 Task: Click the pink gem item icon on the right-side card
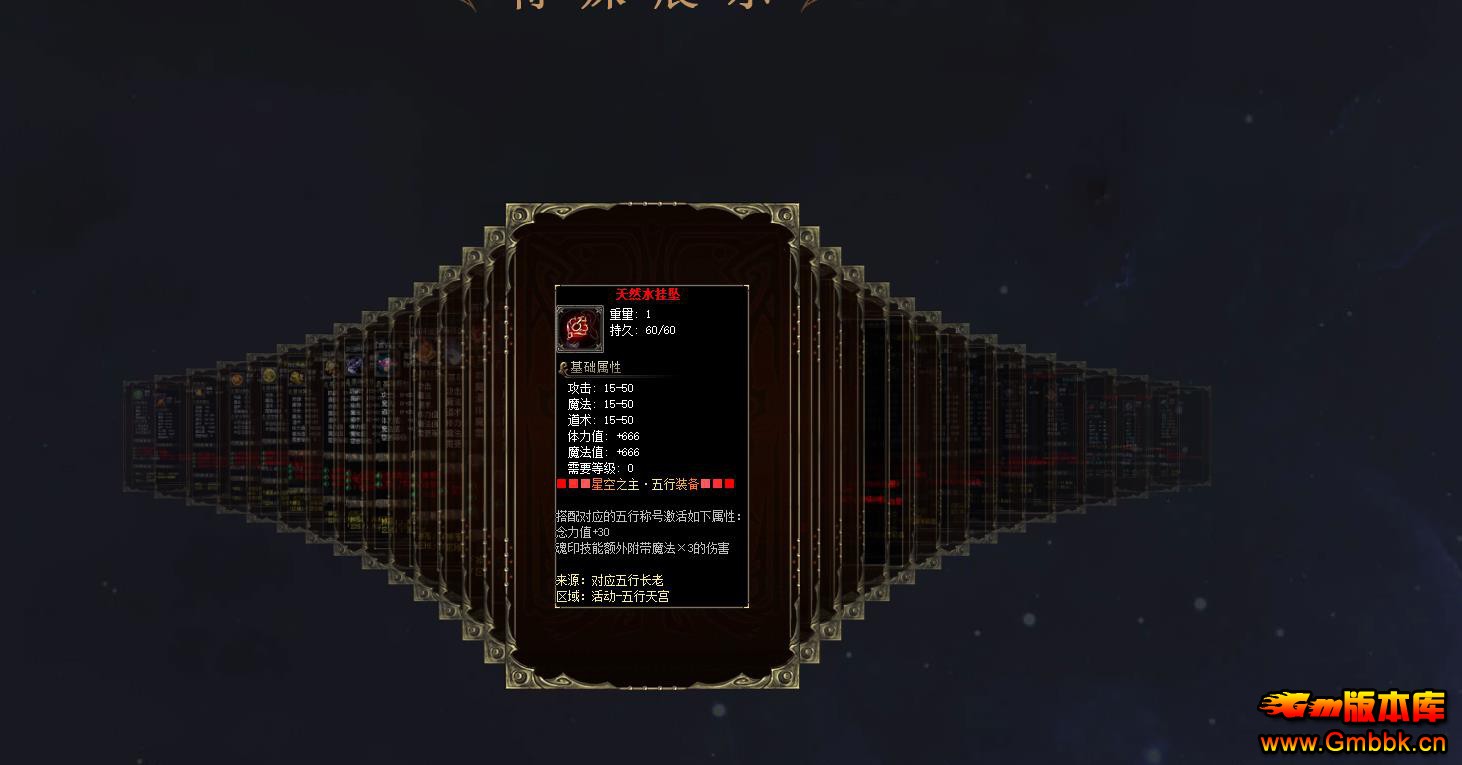387,362
